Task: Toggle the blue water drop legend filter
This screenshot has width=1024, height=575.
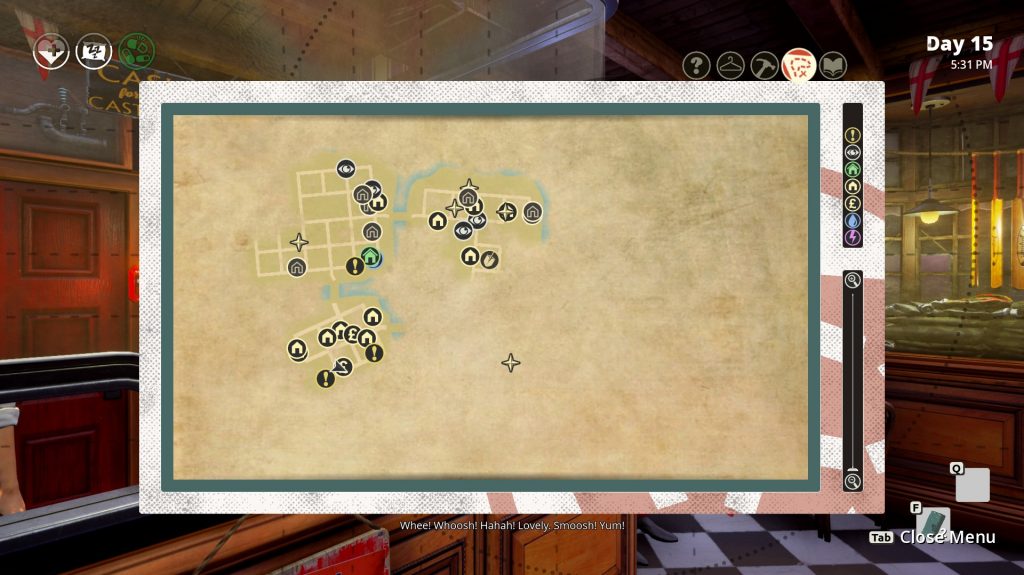Action: [x=852, y=220]
